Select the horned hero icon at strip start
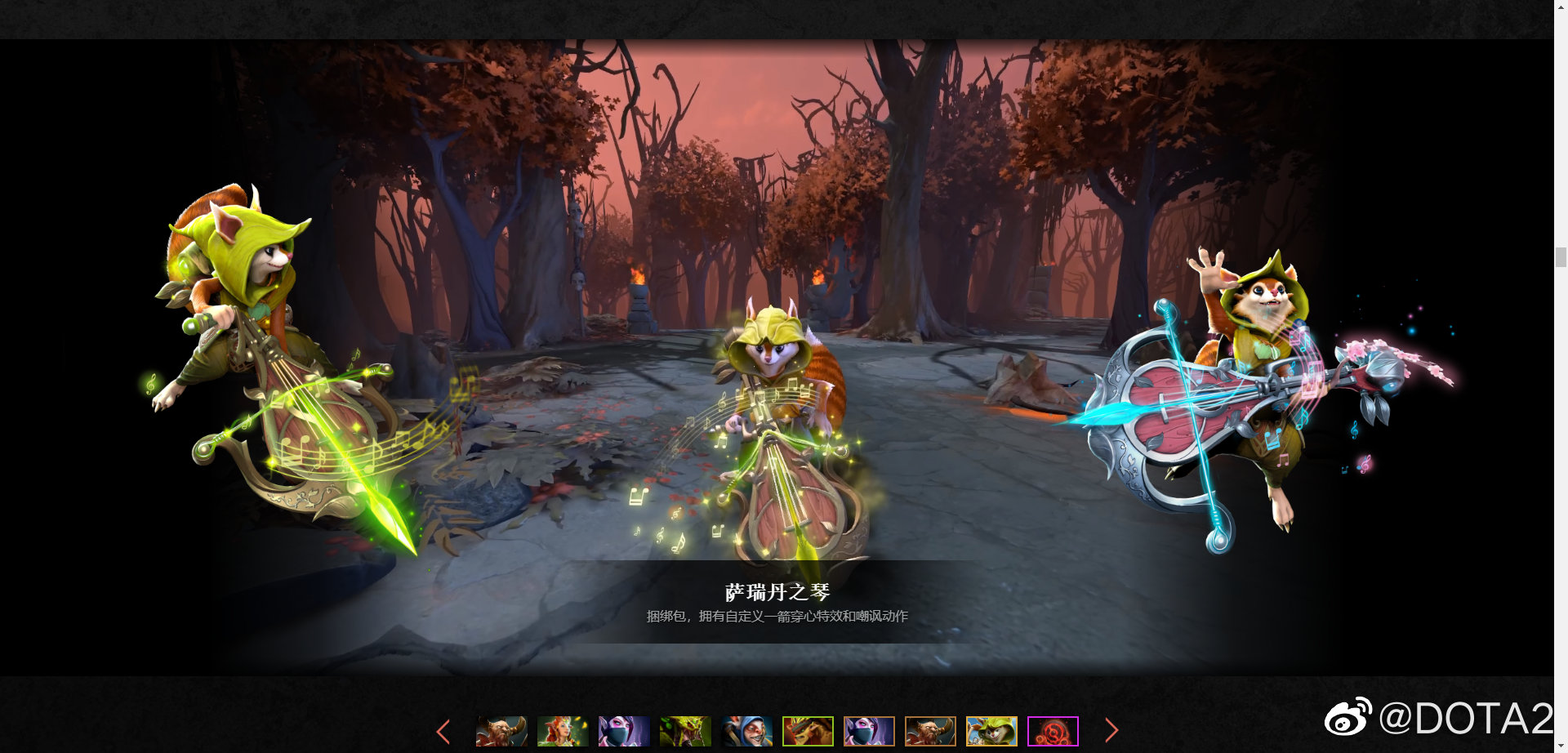This screenshot has height=753, width=1568. click(x=501, y=731)
